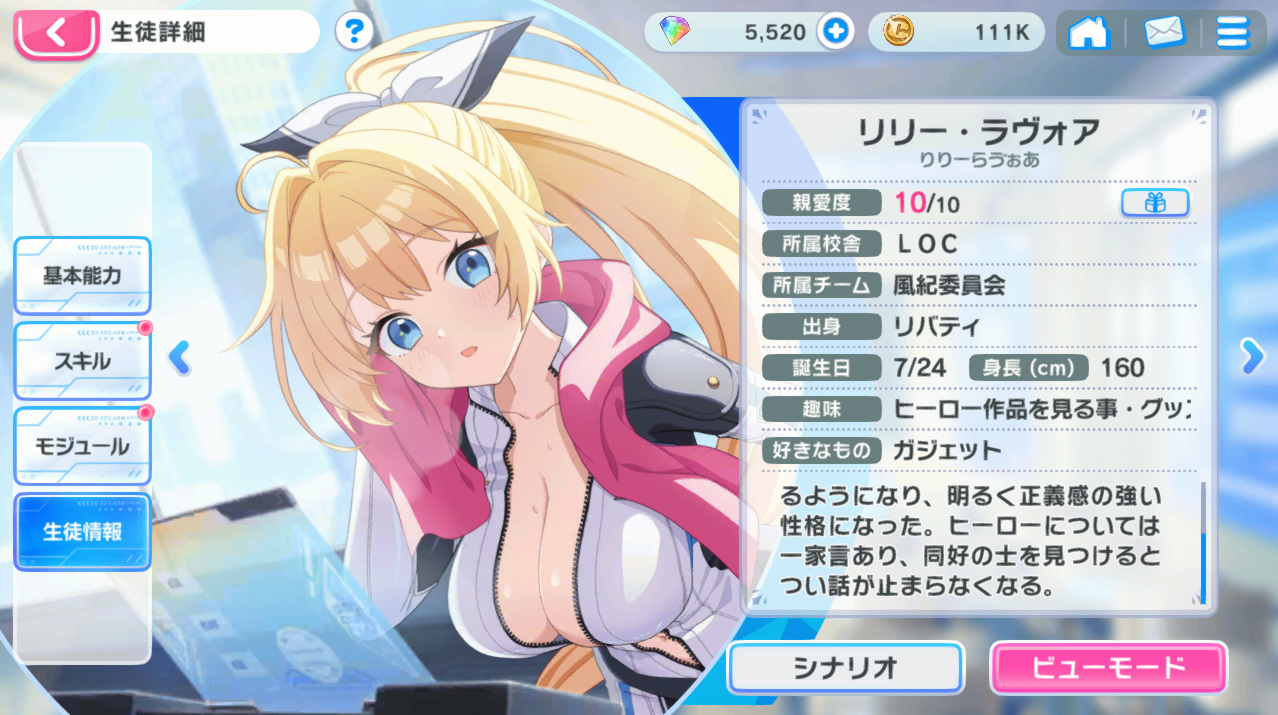The height and width of the screenshot is (715, 1278).
Task: Show the next student with right arrow
Action: (1251, 355)
